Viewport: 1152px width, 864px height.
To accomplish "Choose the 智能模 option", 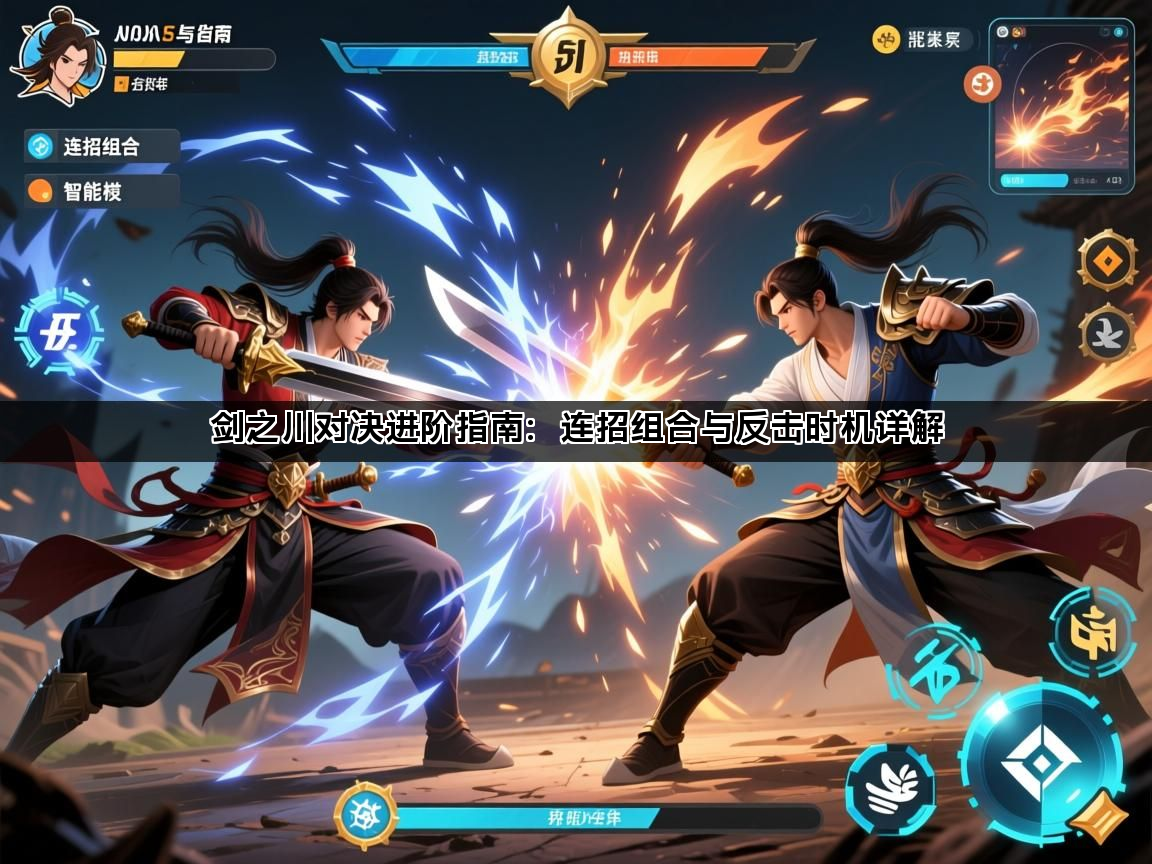I will [101, 191].
